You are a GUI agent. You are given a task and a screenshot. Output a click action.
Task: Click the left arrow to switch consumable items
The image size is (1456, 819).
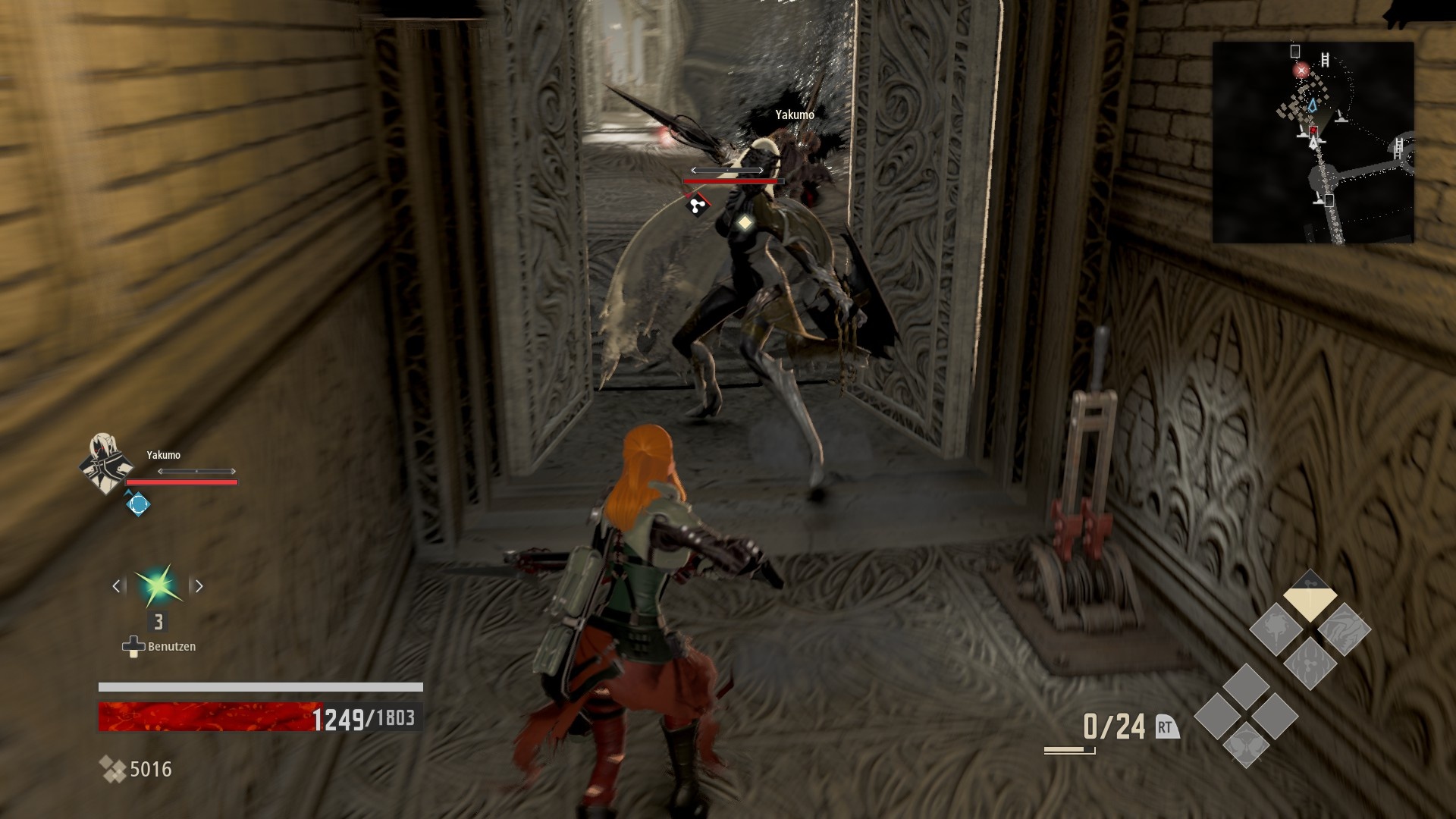click(116, 585)
